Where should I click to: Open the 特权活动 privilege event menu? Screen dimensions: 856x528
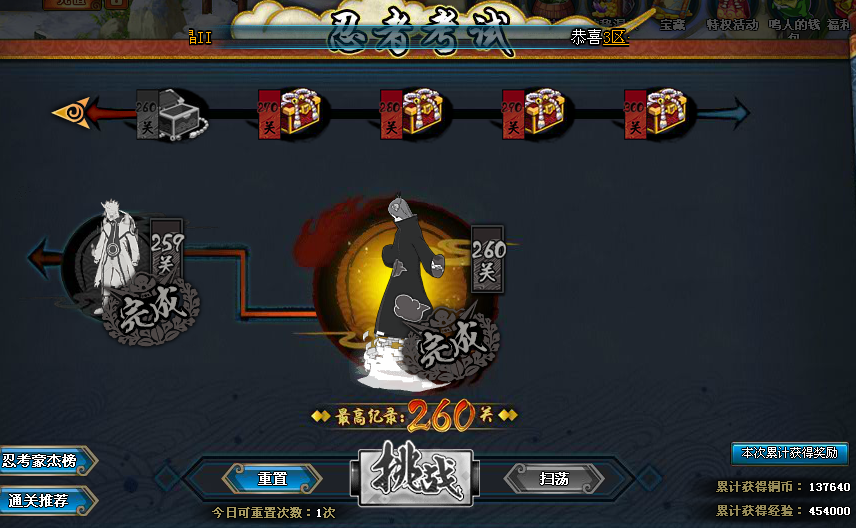[x=732, y=25]
